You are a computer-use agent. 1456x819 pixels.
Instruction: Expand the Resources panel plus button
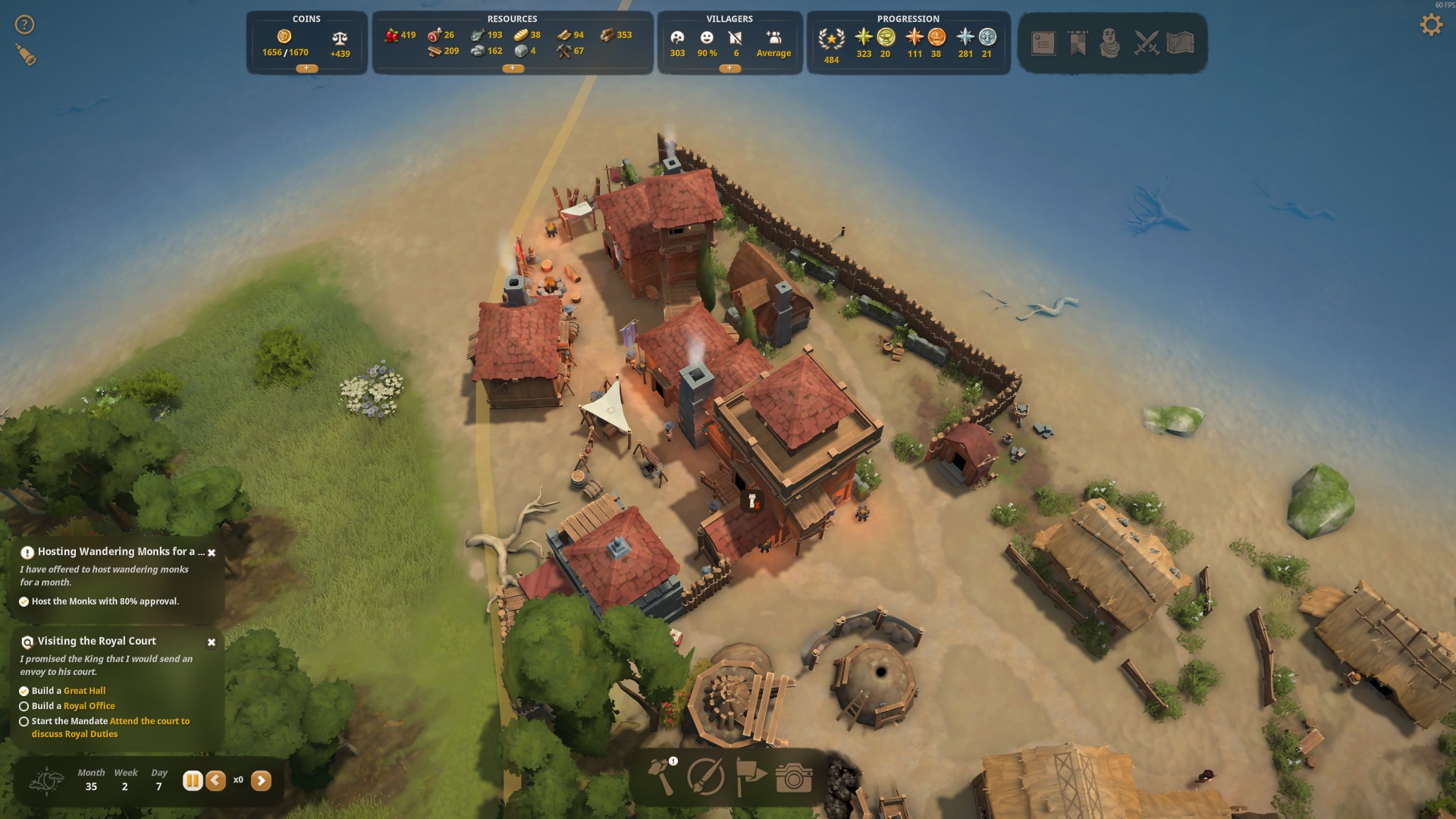tap(513, 68)
